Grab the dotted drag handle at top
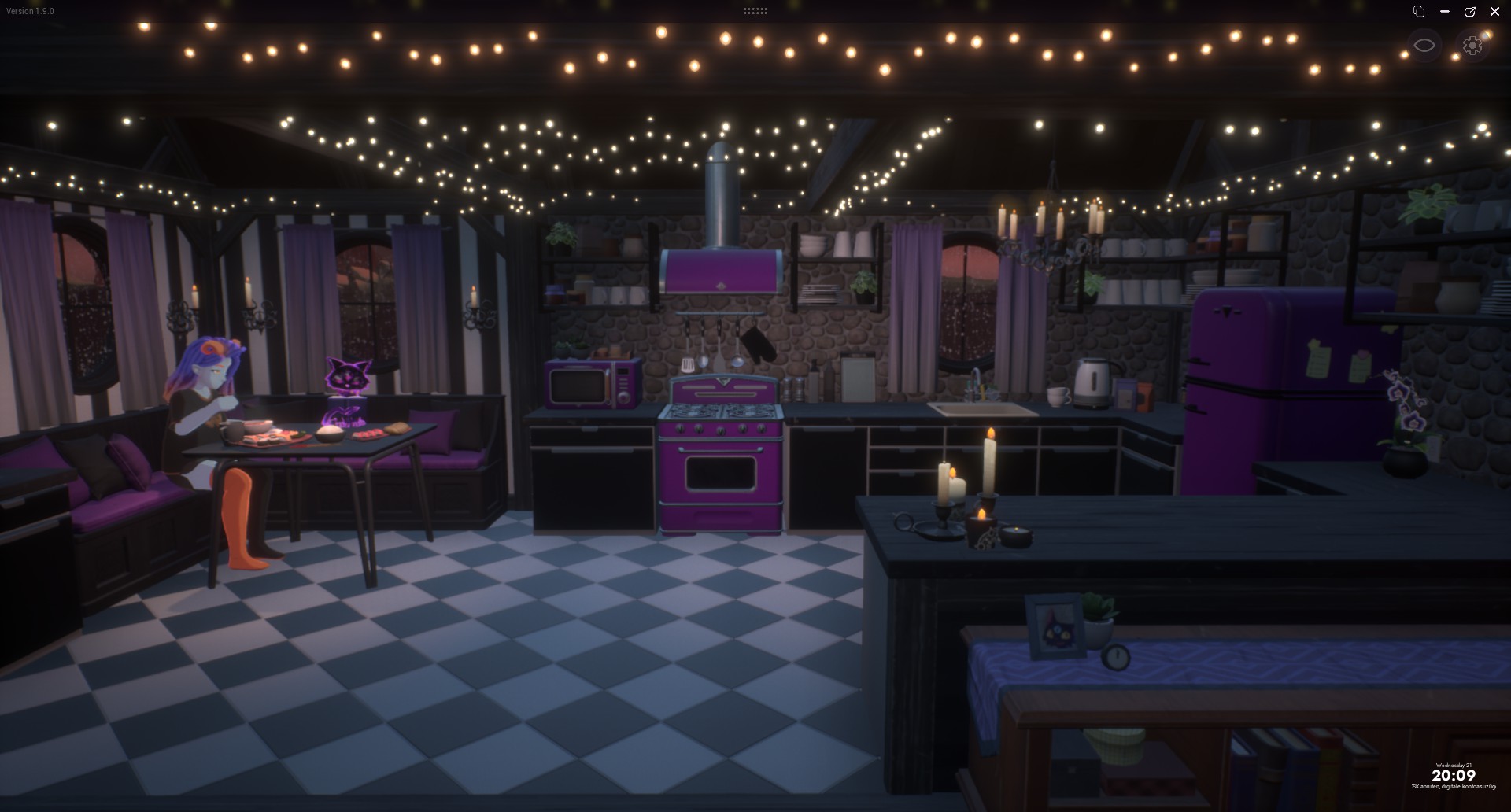This screenshot has height=812, width=1511. pyautogui.click(x=755, y=11)
